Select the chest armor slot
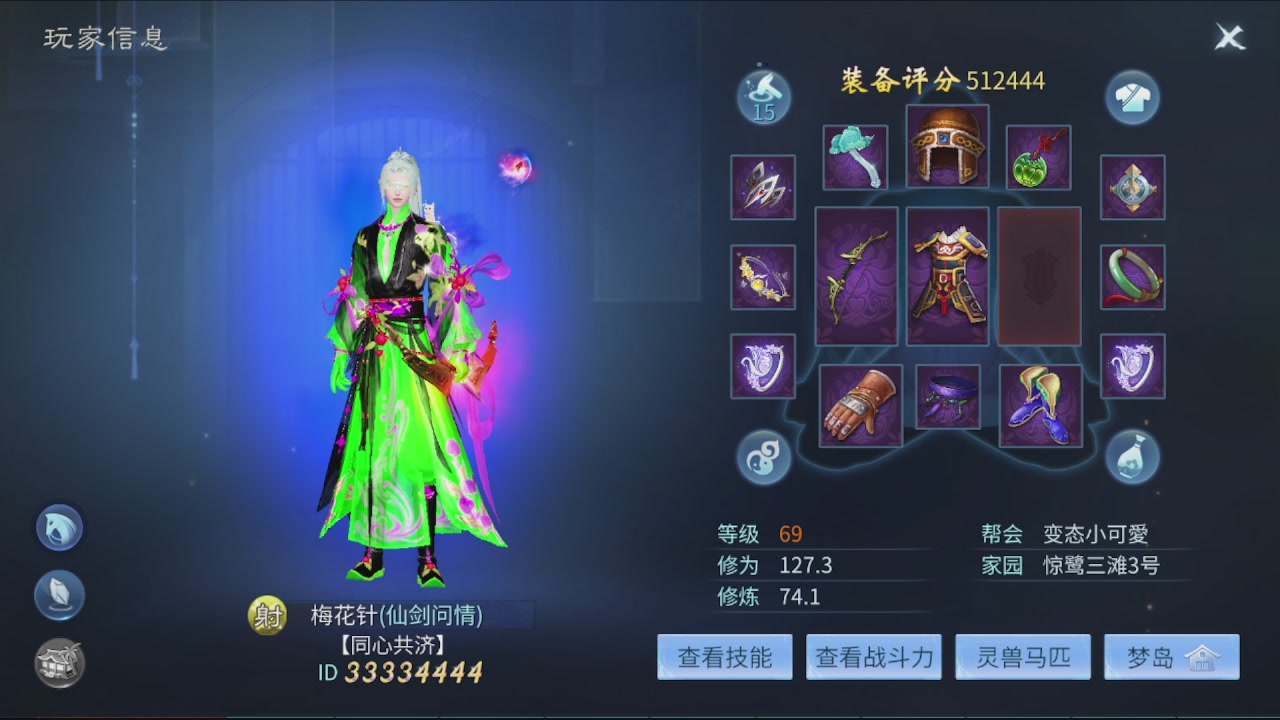 [947, 275]
